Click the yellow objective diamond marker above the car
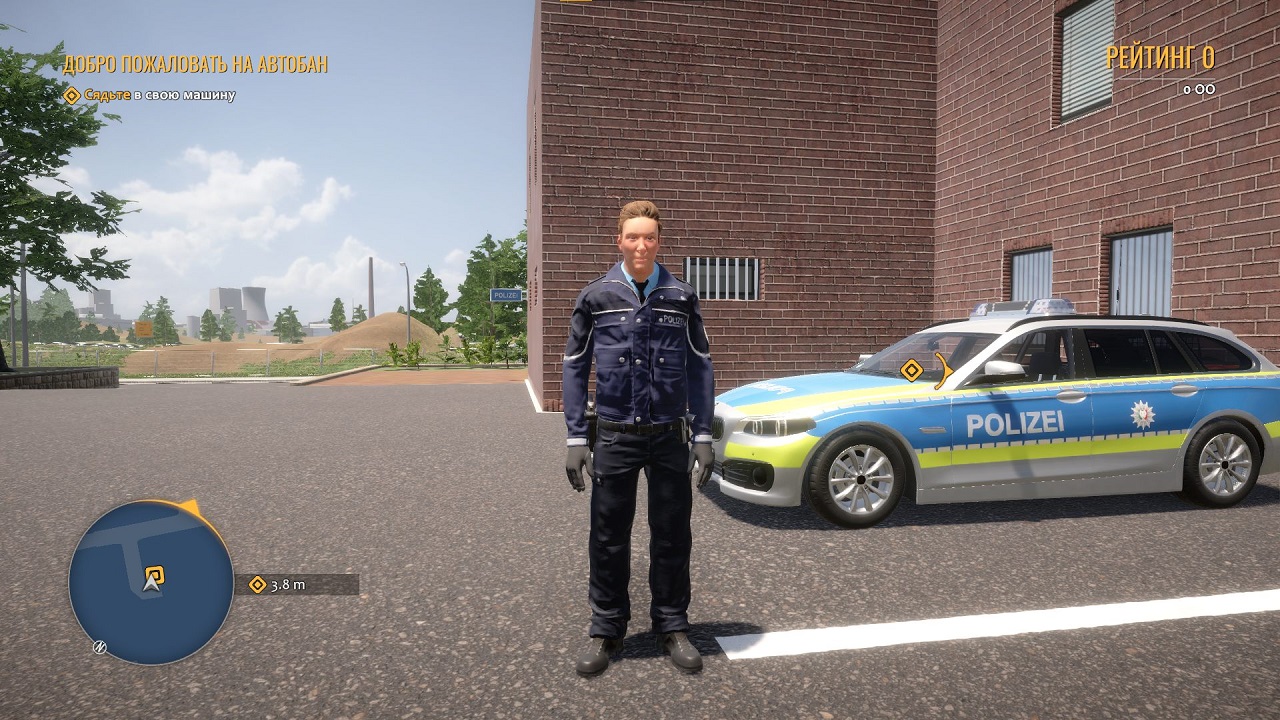Screen dimensions: 1280x720 (911, 372)
